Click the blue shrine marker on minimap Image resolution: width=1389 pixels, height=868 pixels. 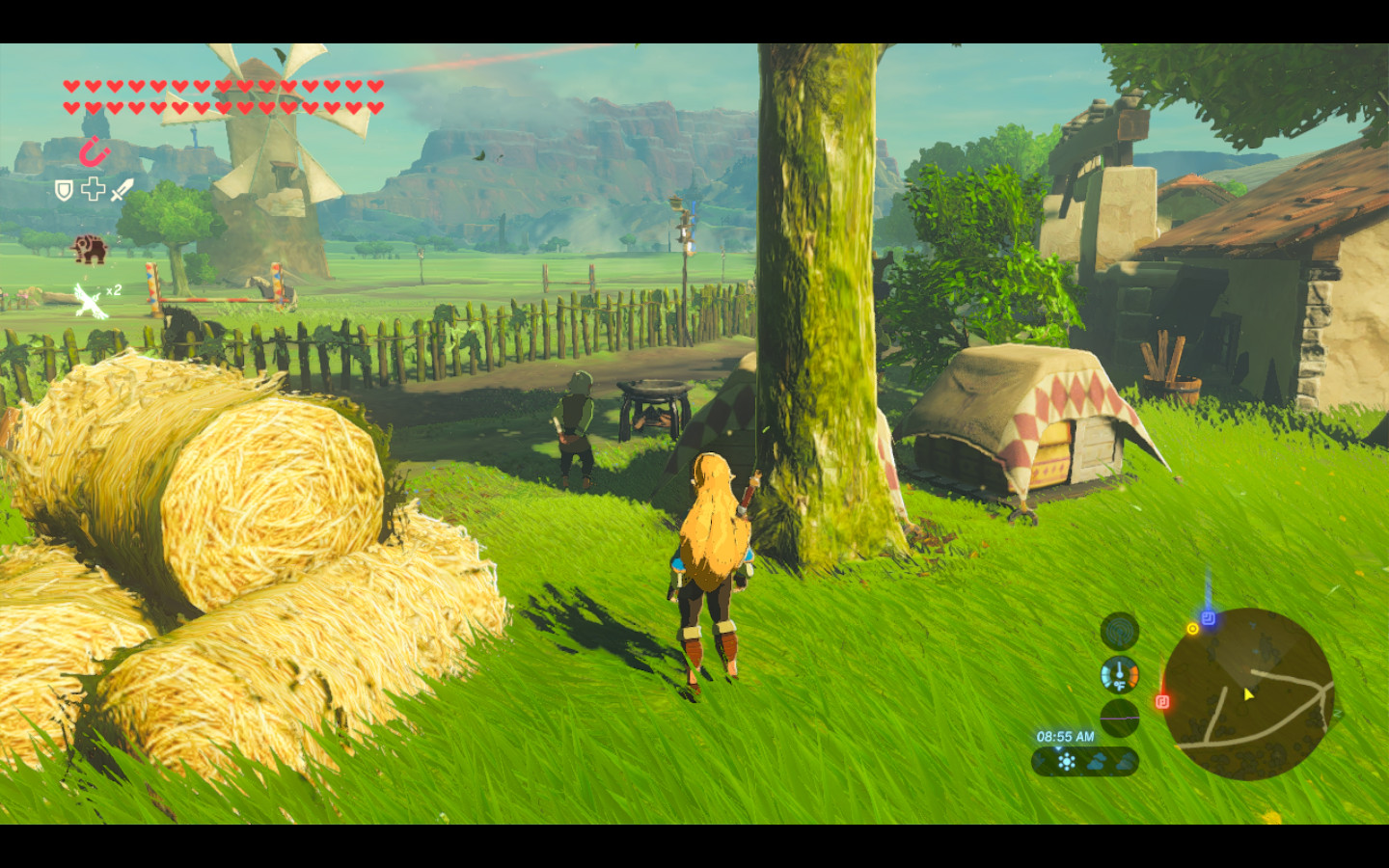[x=1208, y=618]
